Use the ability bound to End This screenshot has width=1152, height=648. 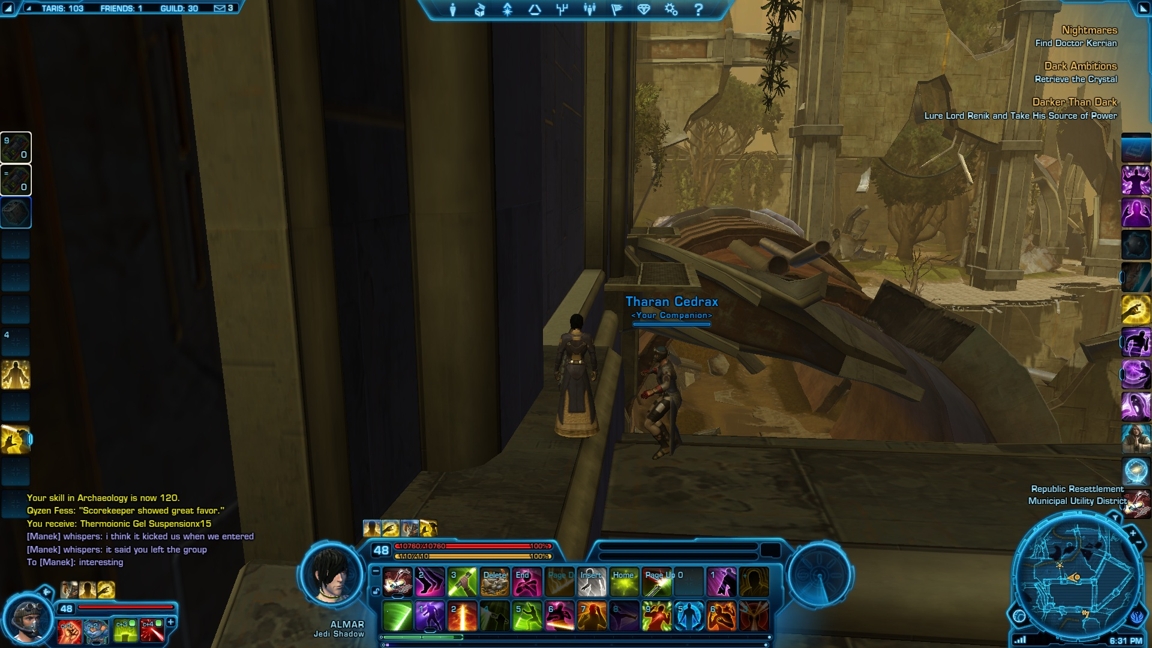[527, 582]
